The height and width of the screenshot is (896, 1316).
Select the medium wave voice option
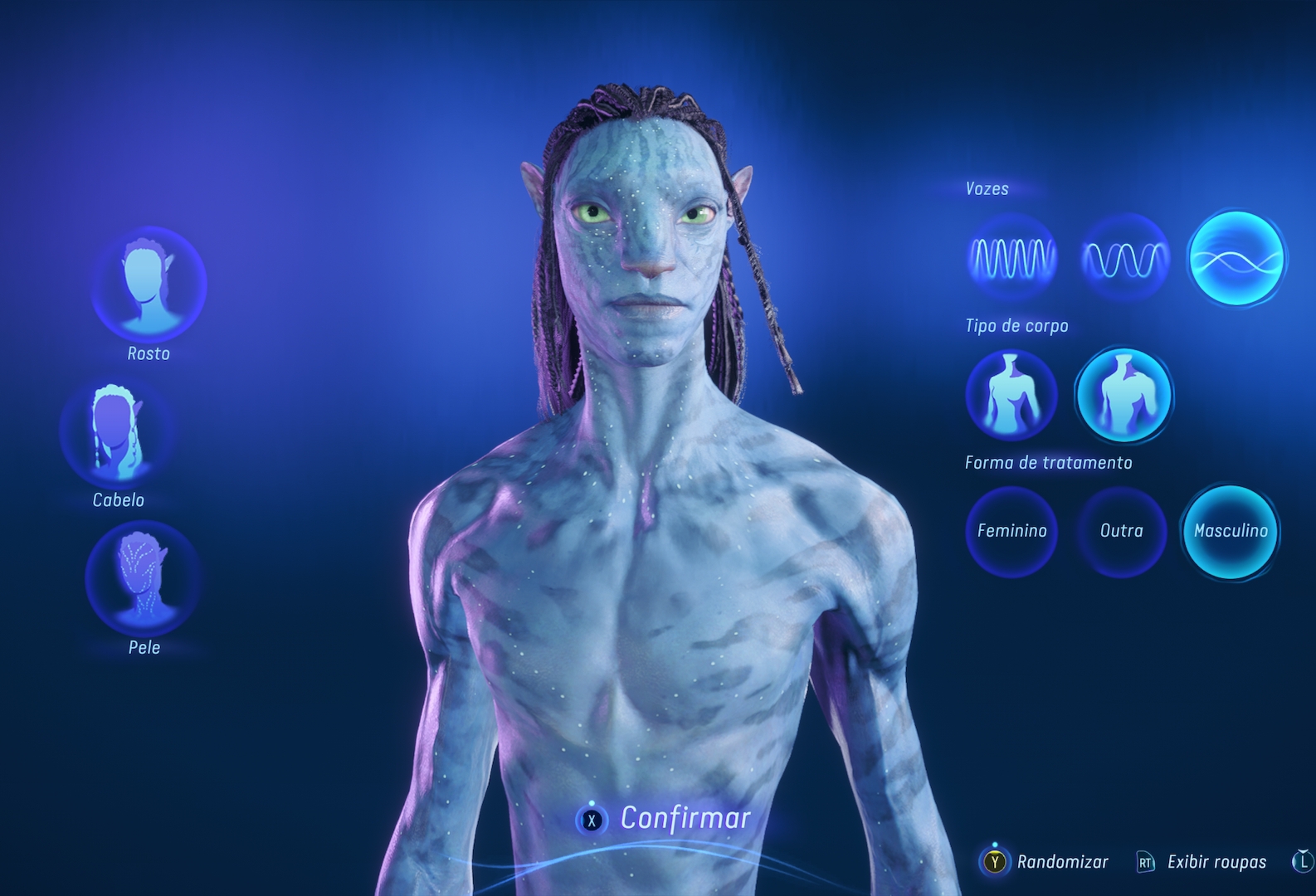1124,258
